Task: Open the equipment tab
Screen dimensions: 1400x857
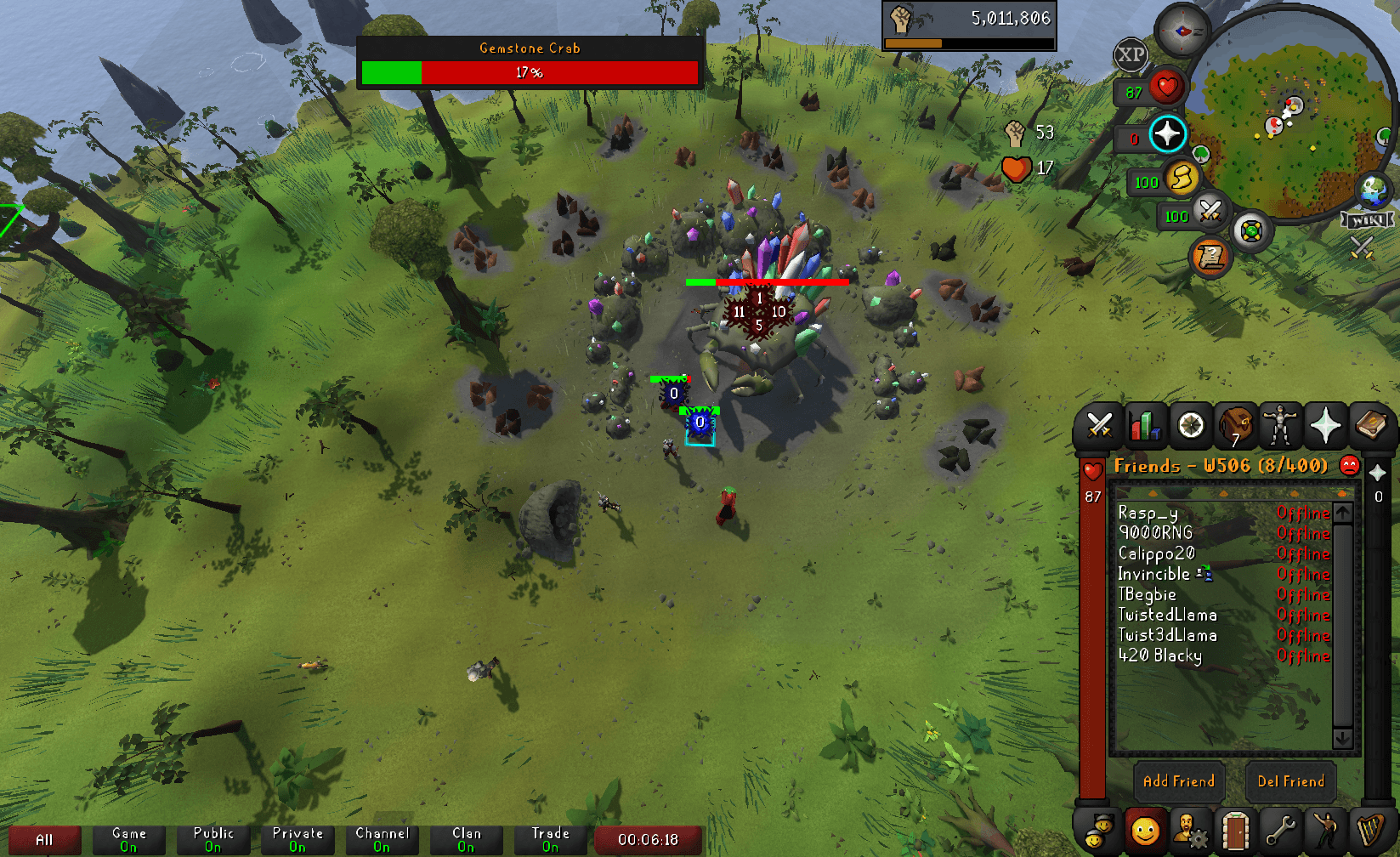Action: [1280, 423]
